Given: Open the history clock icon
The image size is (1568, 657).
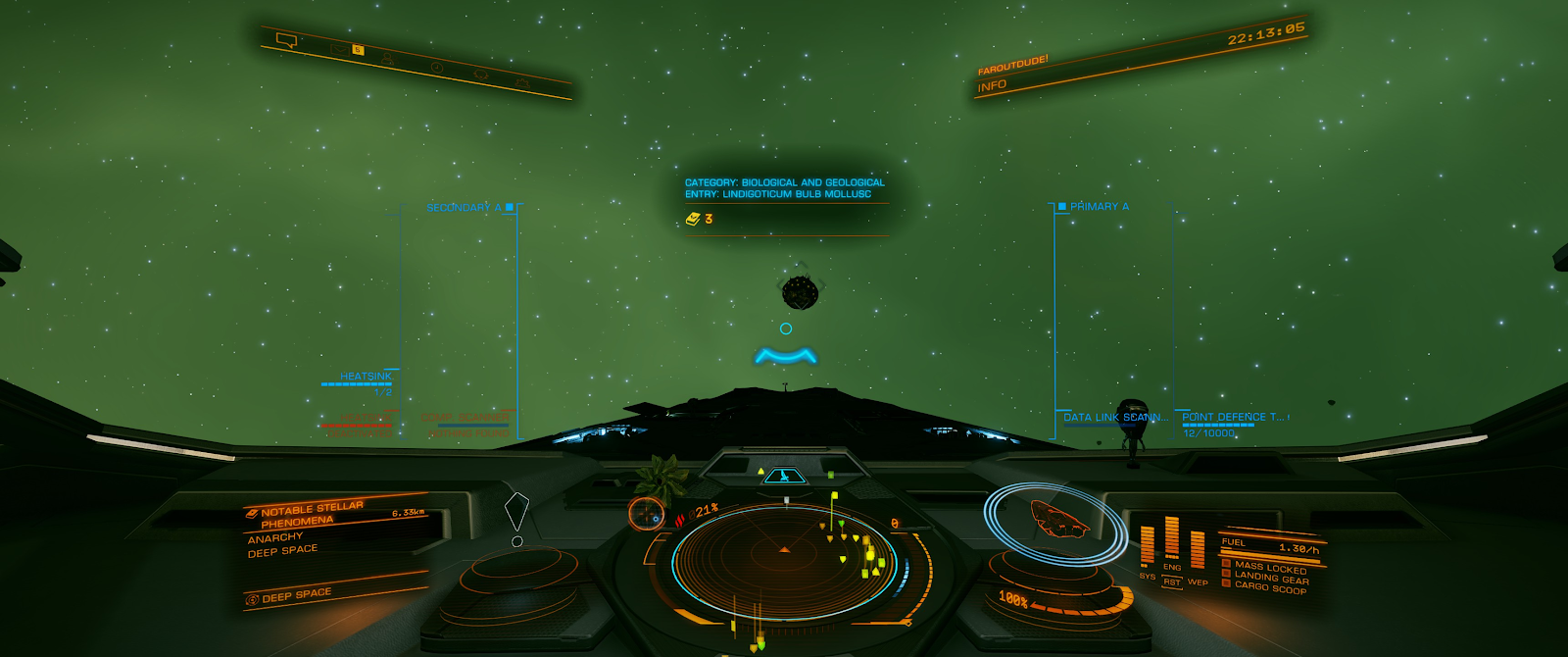Looking at the screenshot, I should [x=436, y=68].
